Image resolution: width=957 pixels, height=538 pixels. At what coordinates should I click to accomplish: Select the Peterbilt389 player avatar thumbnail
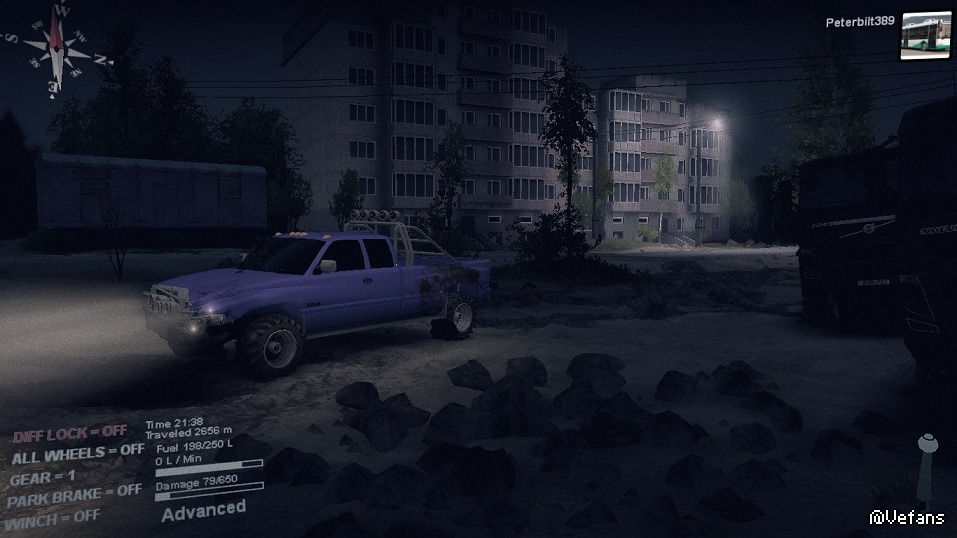click(x=925, y=36)
